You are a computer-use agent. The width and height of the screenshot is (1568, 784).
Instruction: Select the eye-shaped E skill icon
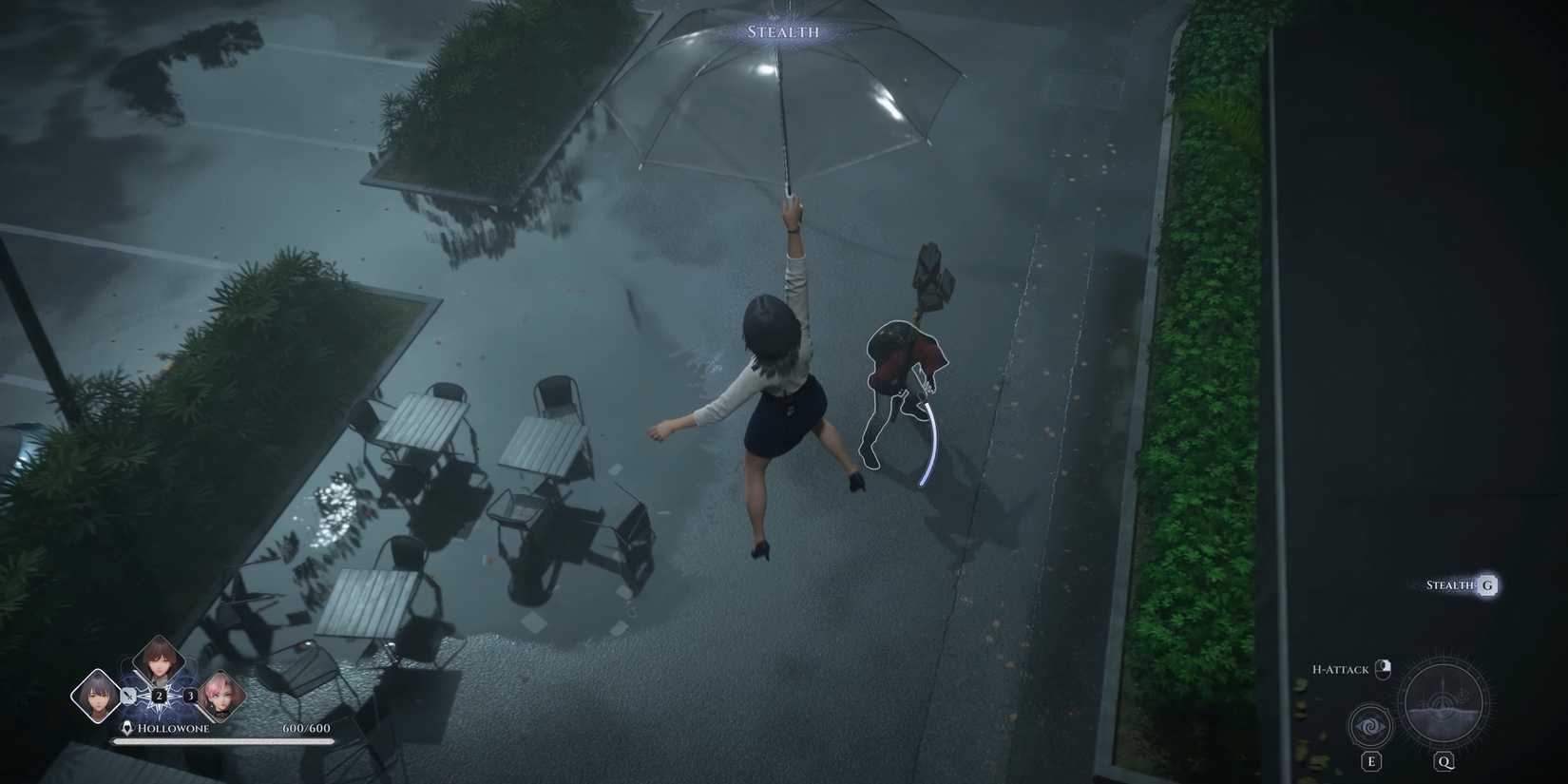click(1369, 726)
